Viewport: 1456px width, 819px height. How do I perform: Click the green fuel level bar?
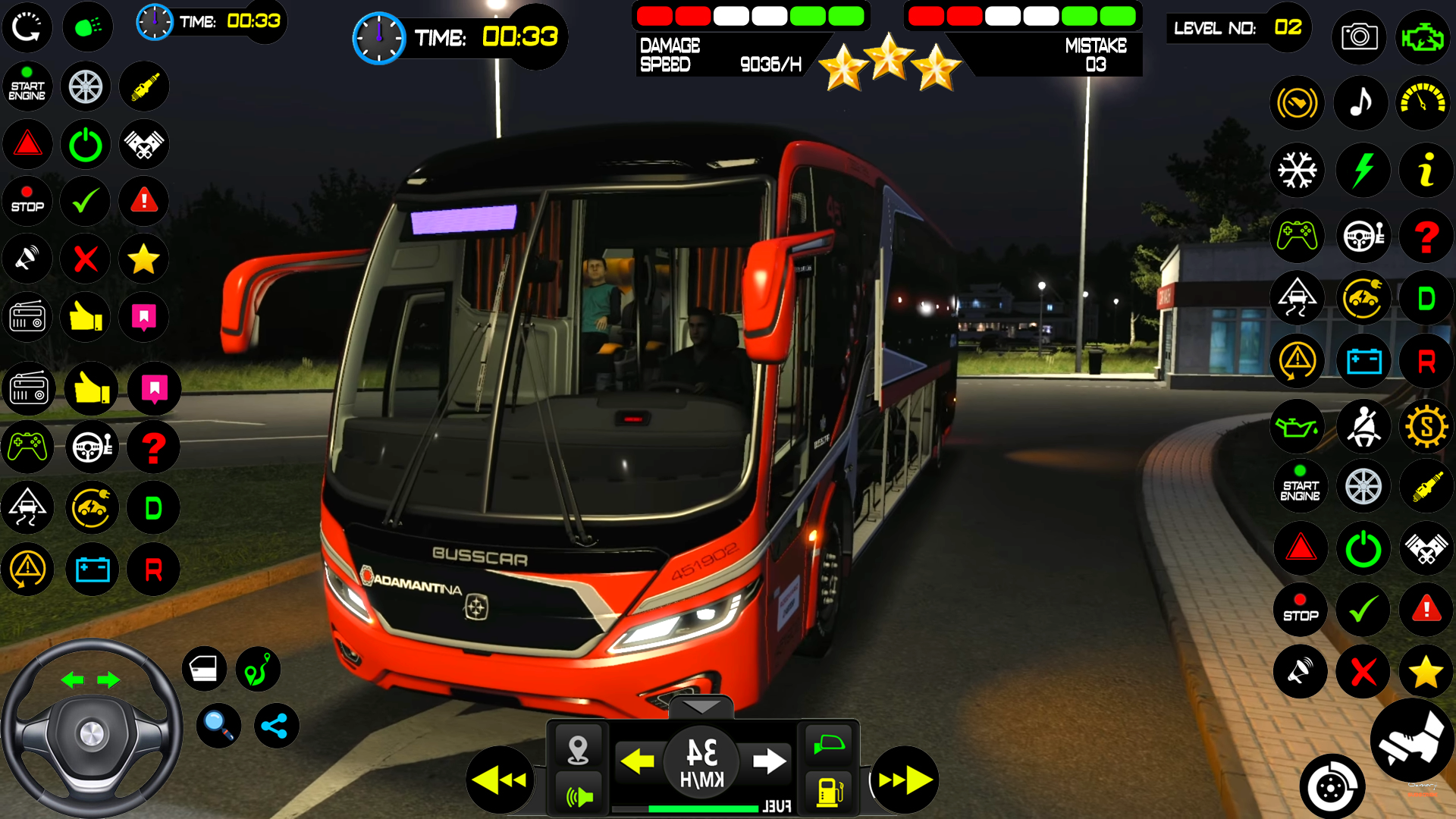[705, 807]
